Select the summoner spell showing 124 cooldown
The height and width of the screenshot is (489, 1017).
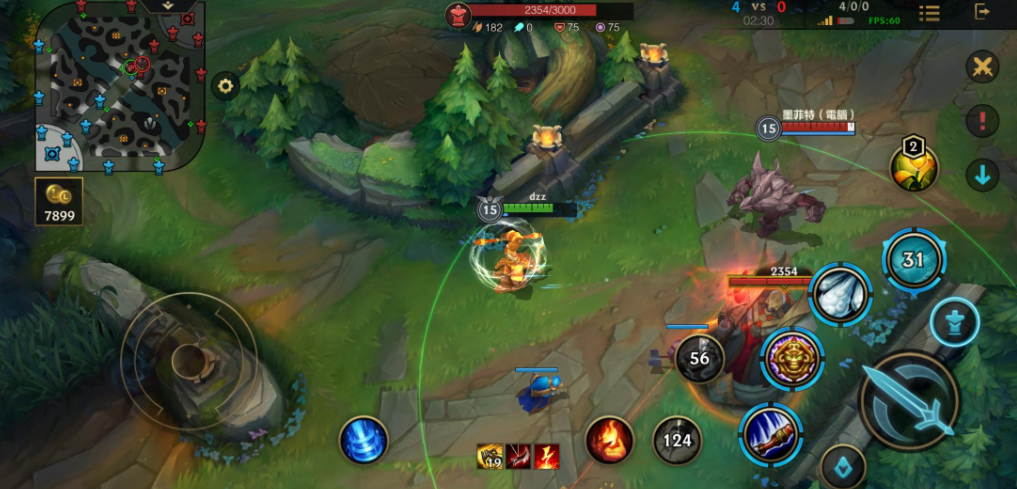click(x=677, y=440)
